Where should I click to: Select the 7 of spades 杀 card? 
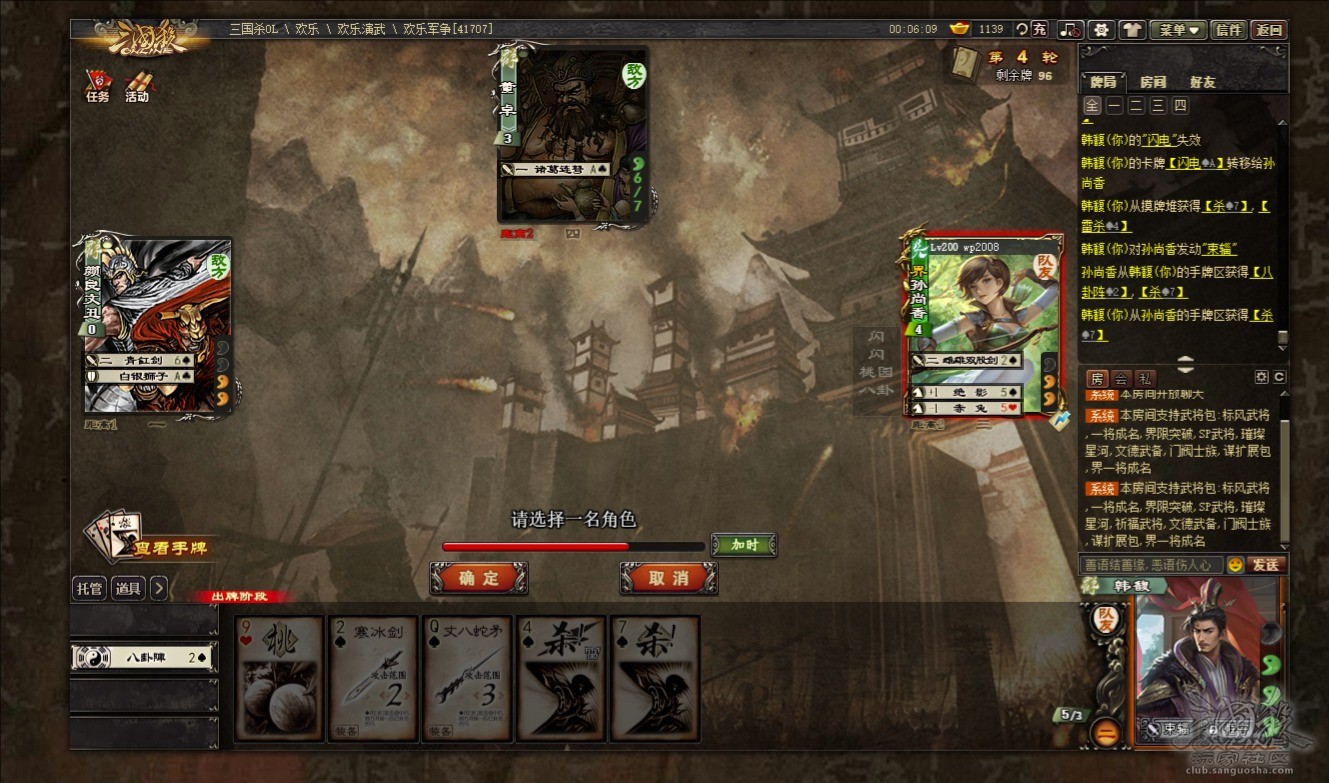(x=655, y=678)
